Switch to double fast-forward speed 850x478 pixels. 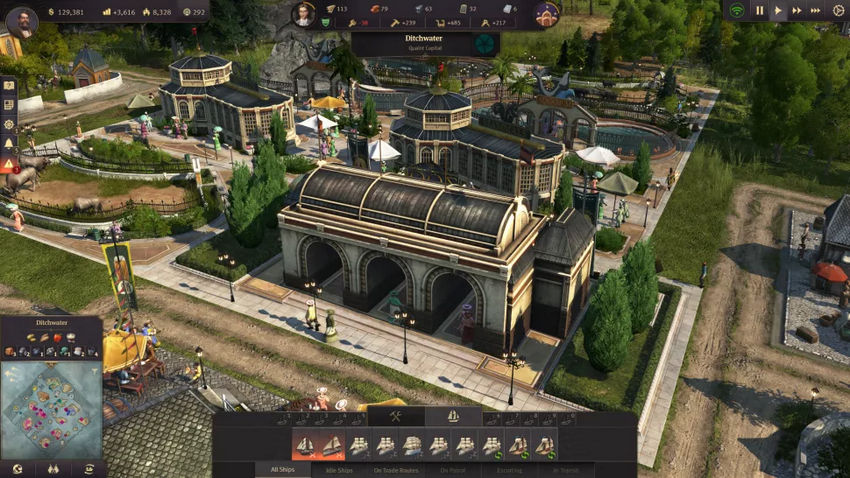pos(797,11)
